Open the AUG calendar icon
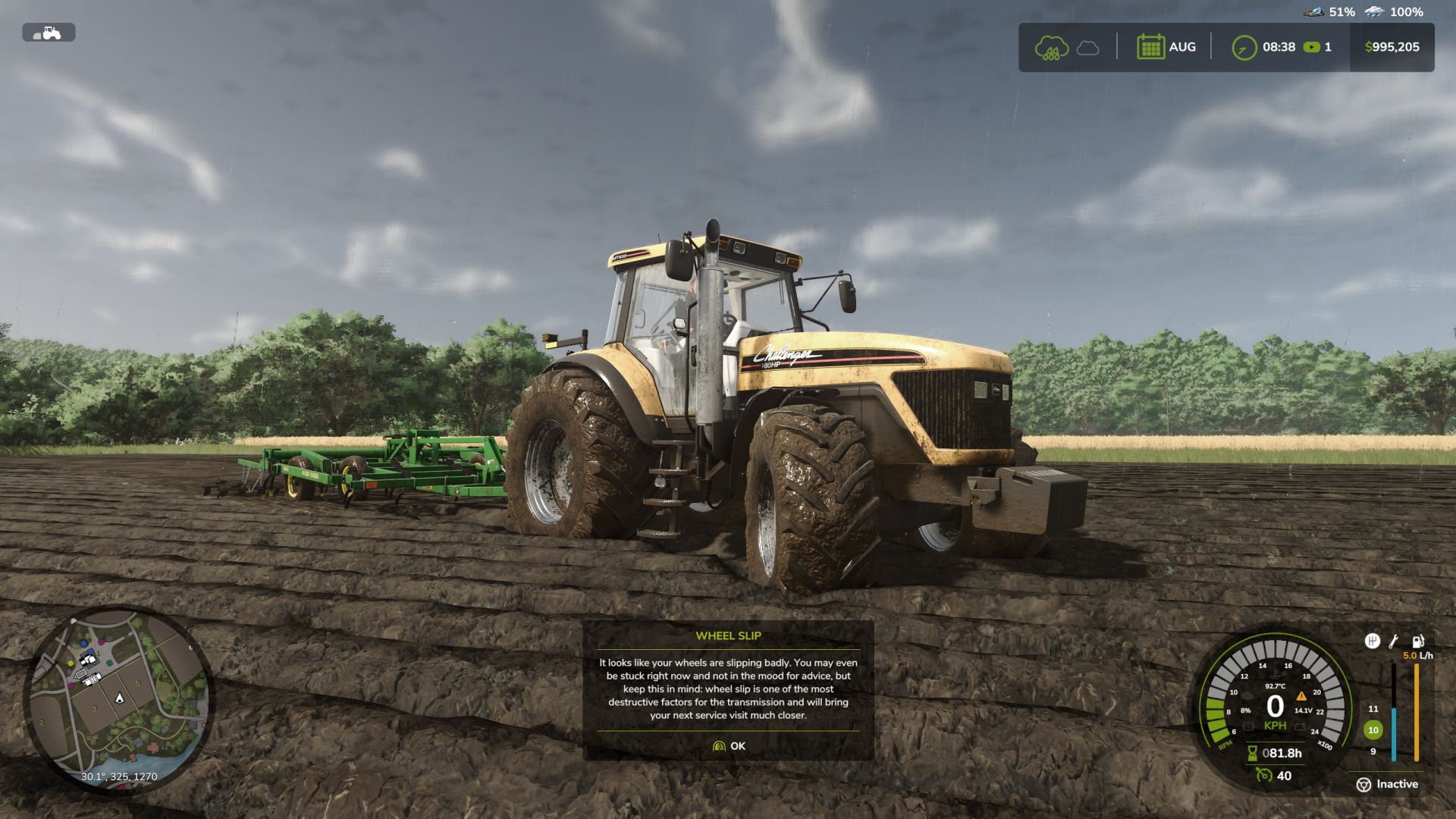Viewport: 1456px width, 819px height. click(x=1150, y=48)
